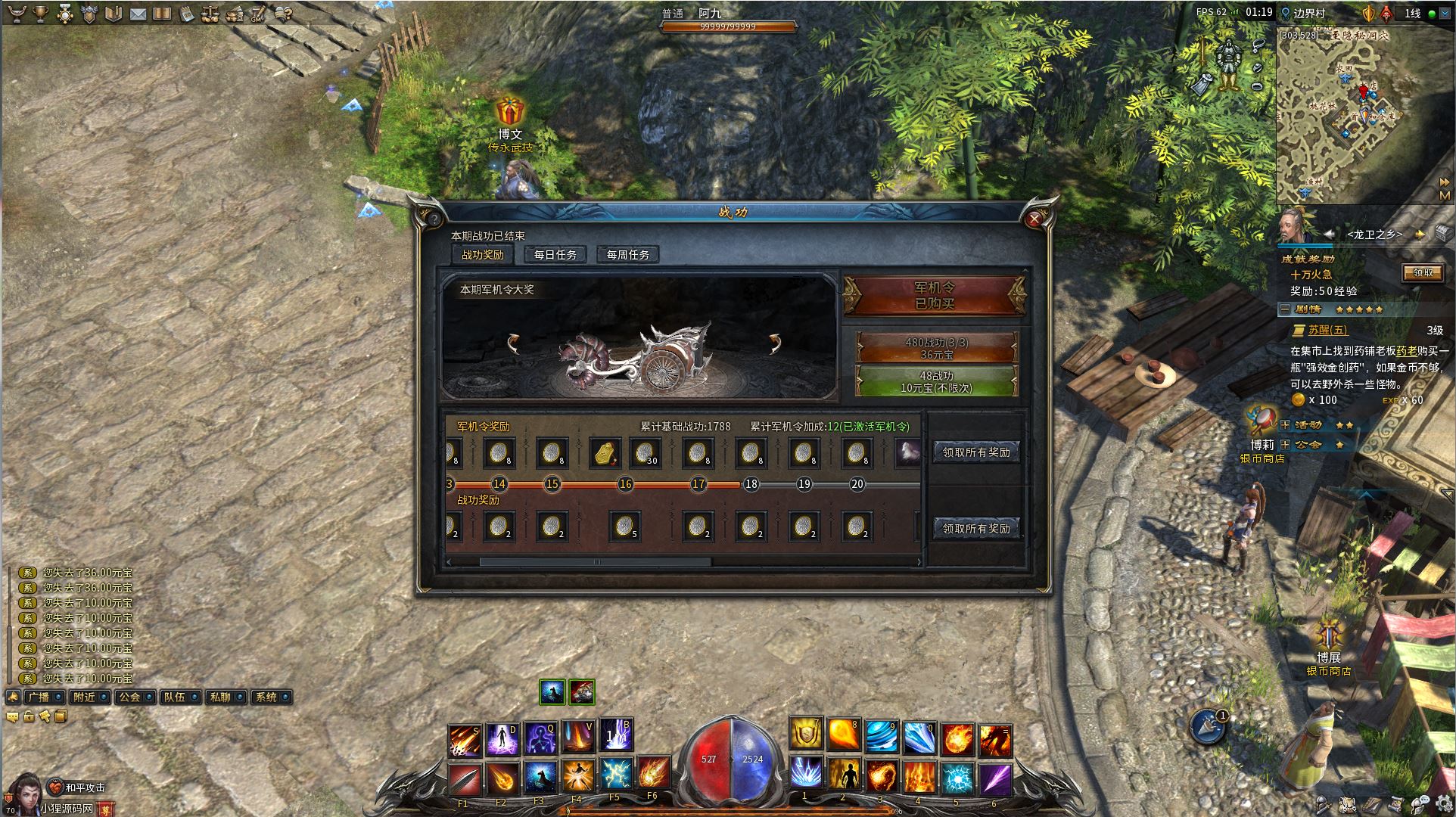Switch to the 每周任务 tab
This screenshot has height=817, width=1456.
[x=628, y=255]
